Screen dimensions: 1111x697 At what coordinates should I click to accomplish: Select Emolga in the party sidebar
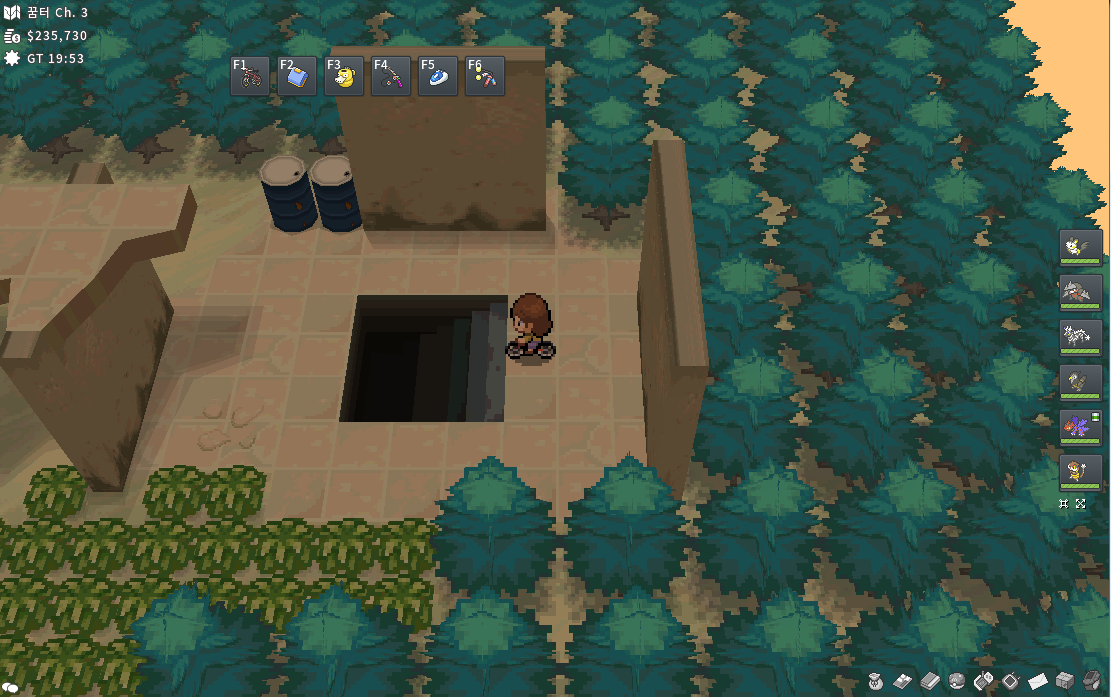(1081, 247)
